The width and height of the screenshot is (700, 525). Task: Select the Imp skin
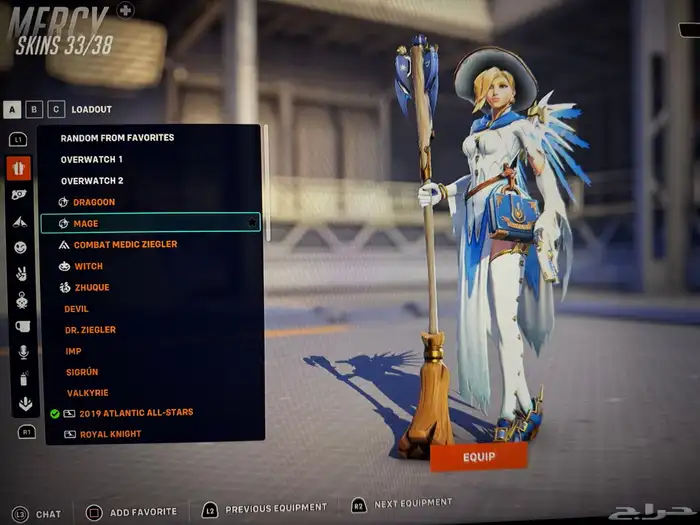tap(73, 351)
